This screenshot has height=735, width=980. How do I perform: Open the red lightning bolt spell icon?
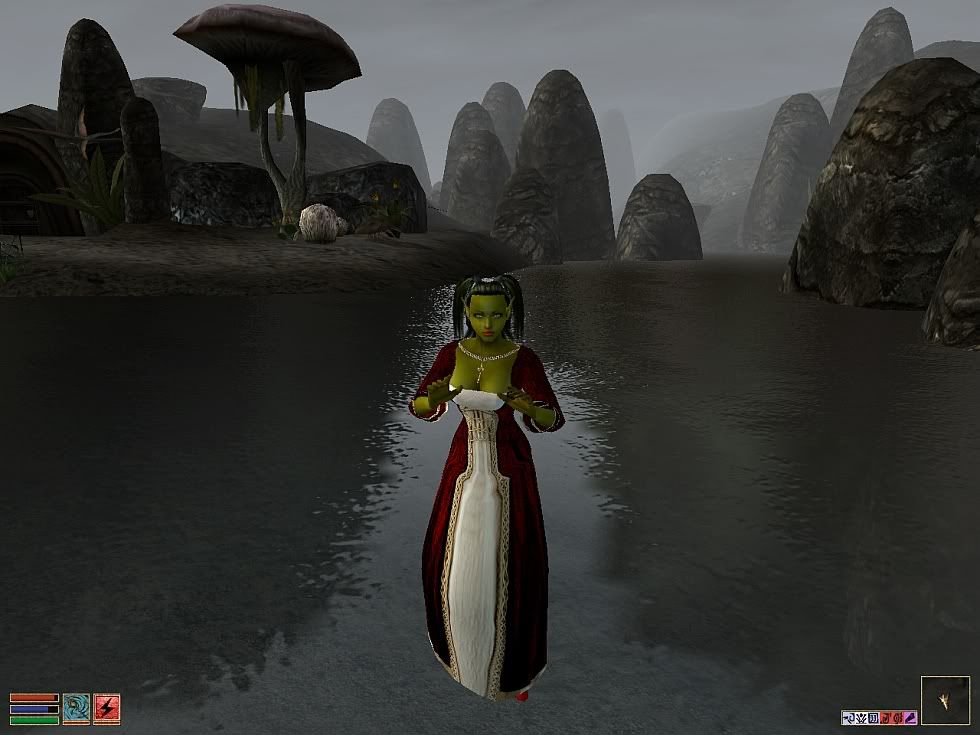pyautogui.click(x=107, y=708)
